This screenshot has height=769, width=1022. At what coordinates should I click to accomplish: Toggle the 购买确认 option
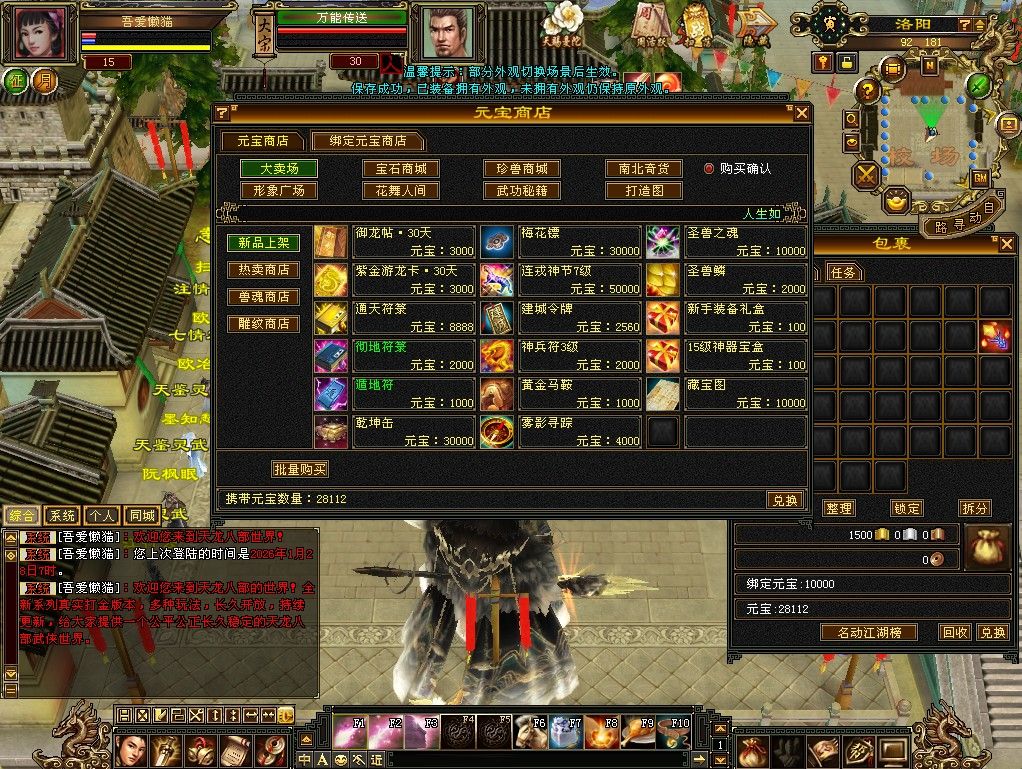tap(710, 169)
